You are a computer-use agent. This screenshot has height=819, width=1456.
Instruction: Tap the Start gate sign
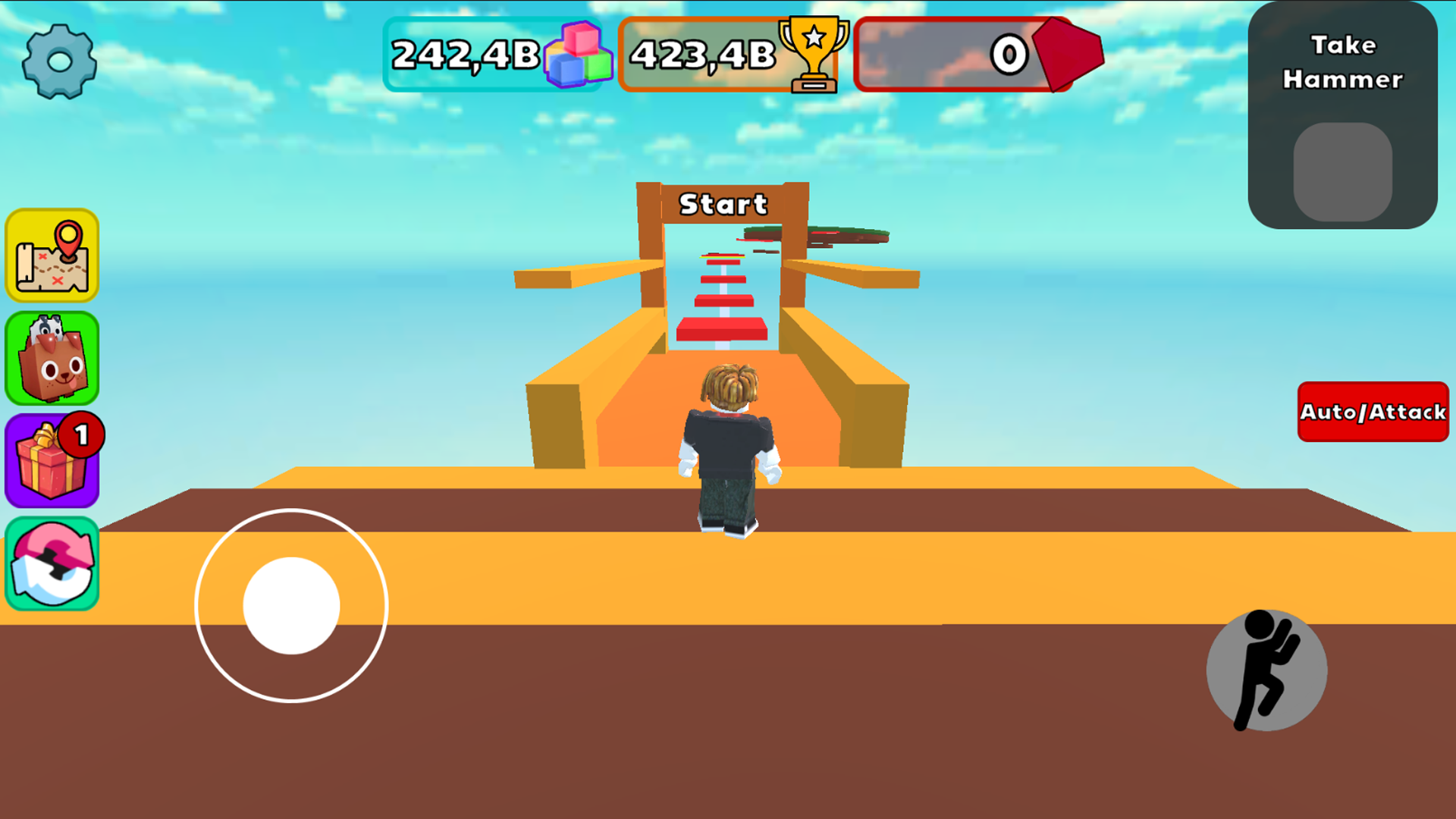point(723,203)
